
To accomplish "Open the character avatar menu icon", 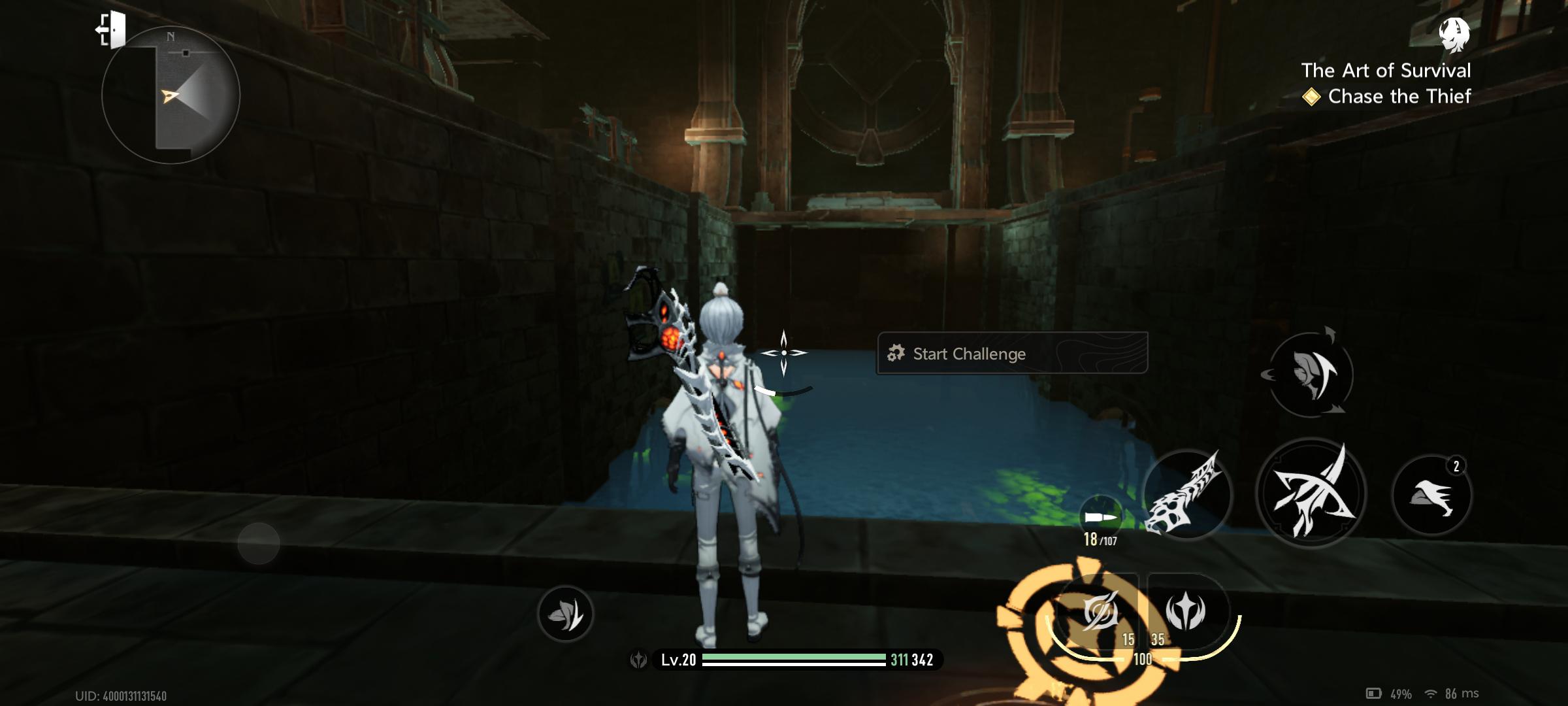I will pos(1454,34).
